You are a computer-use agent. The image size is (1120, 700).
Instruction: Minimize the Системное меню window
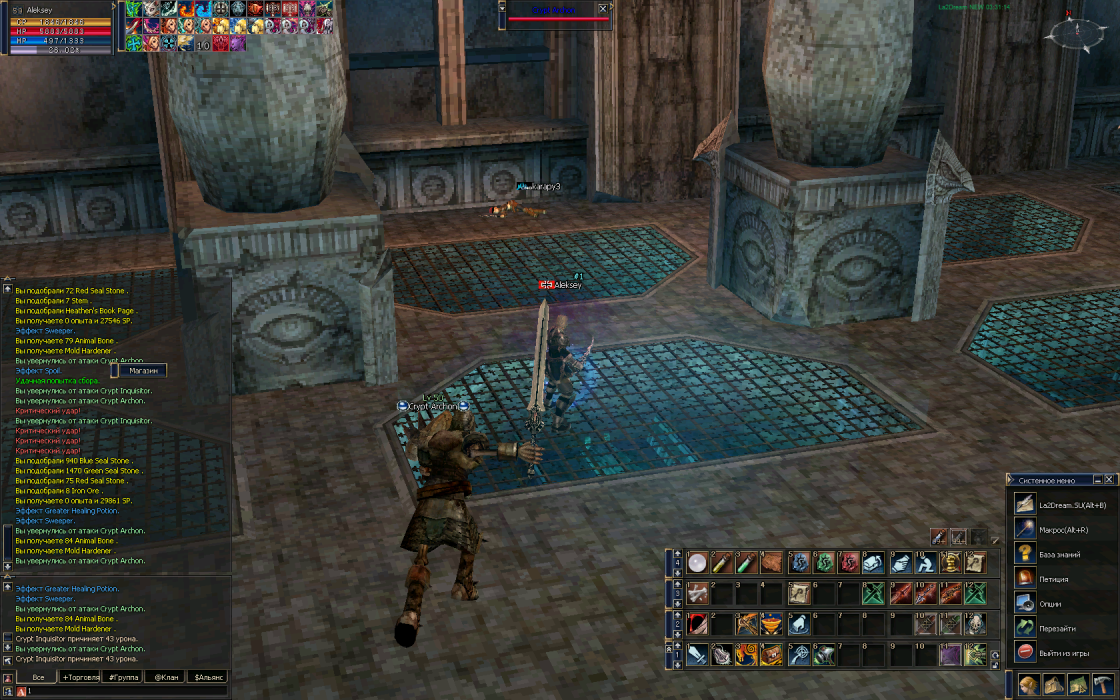pyautogui.click(x=1097, y=480)
